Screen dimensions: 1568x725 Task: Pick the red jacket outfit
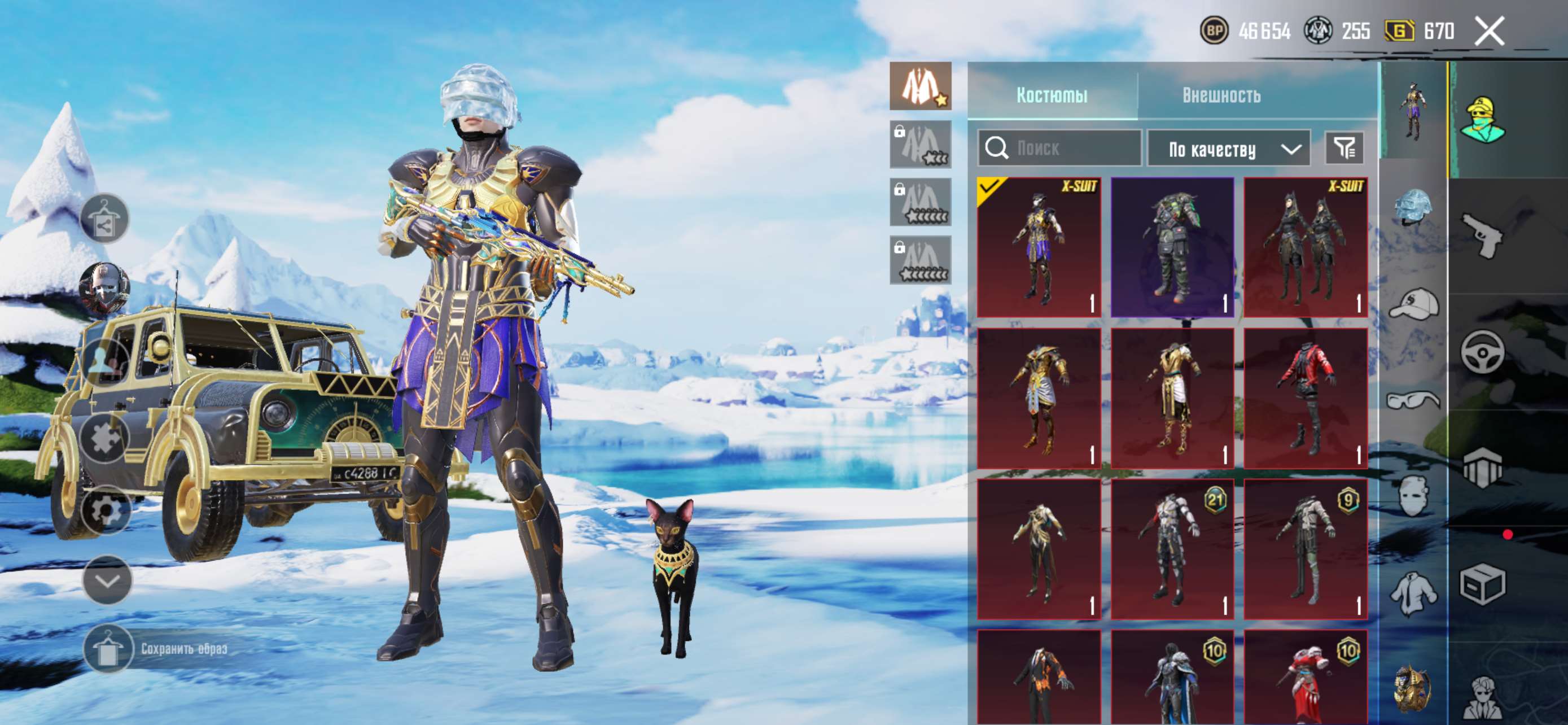point(1306,398)
